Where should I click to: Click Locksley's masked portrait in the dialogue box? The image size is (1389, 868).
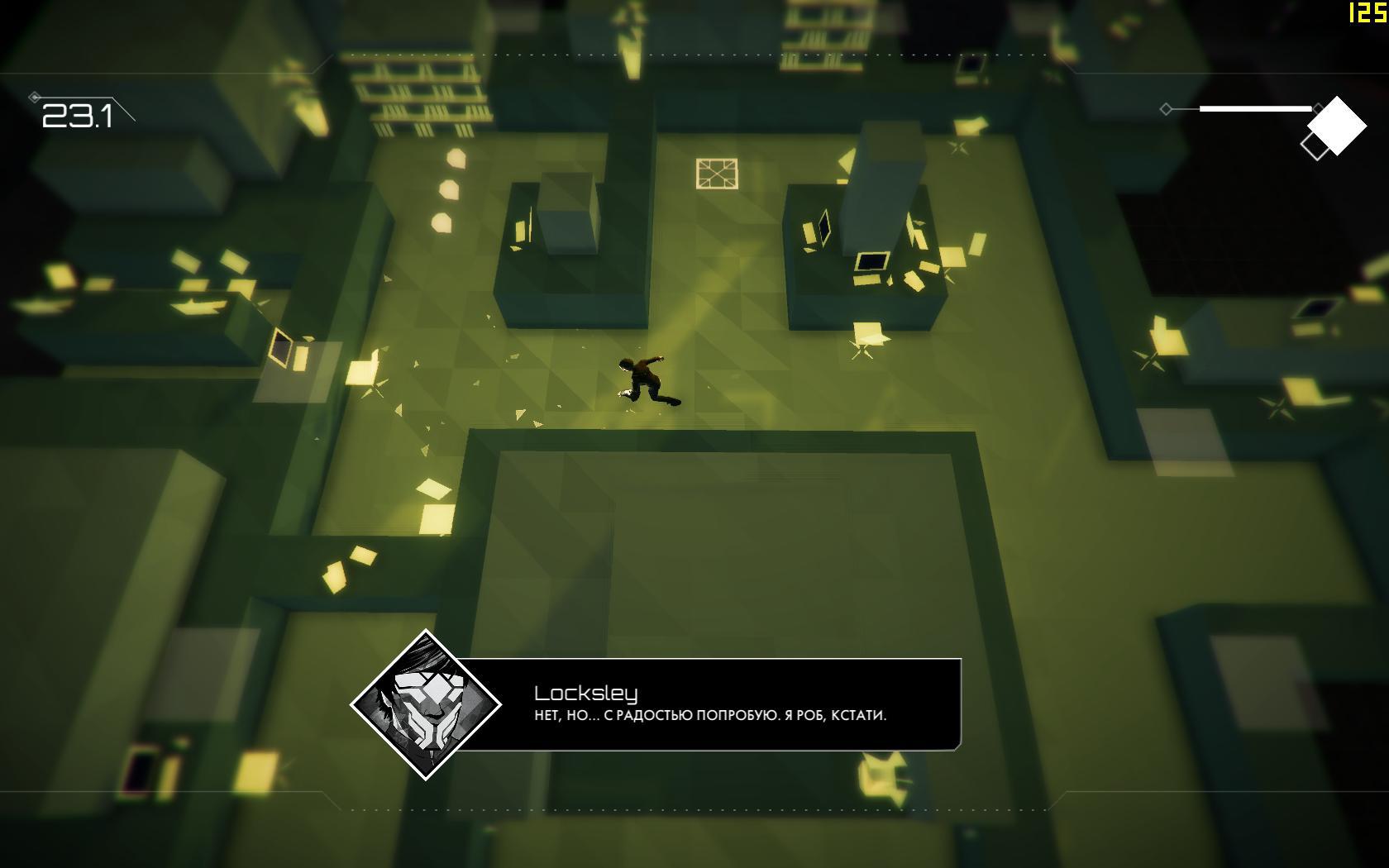[x=426, y=704]
